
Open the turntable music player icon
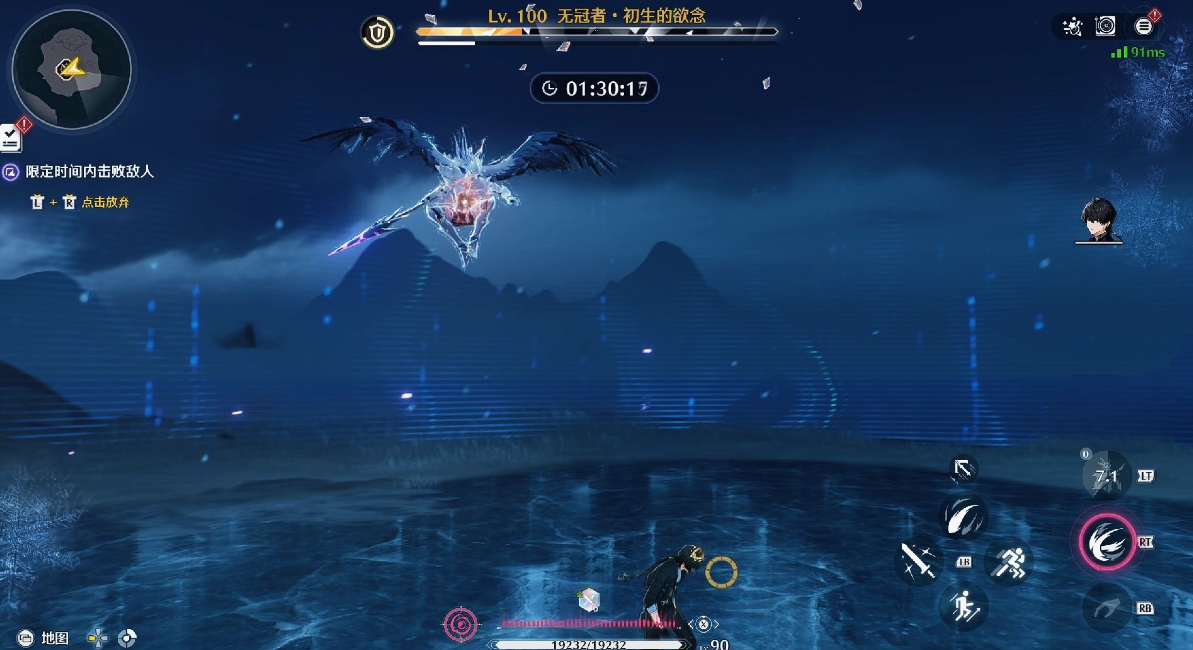tap(1106, 27)
